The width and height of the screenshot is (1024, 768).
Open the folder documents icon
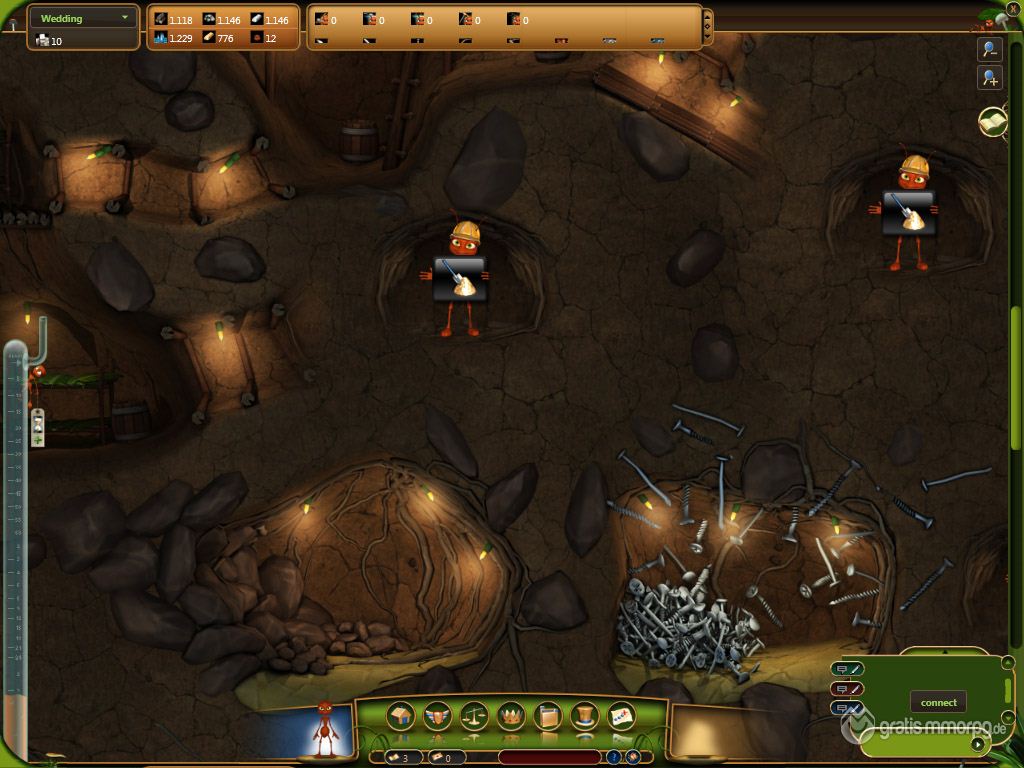pos(548,716)
